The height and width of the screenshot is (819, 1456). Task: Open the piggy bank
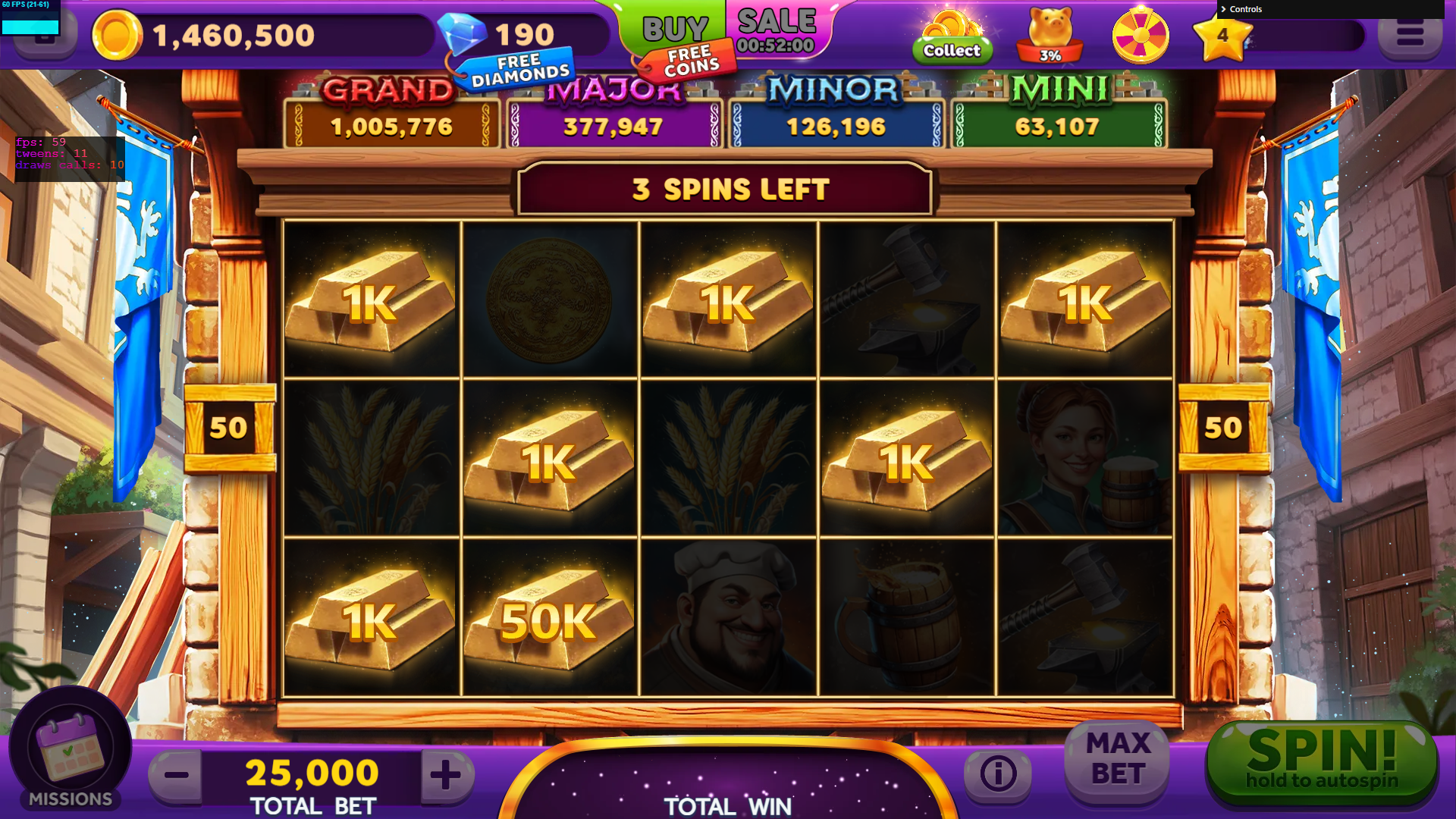1050,35
